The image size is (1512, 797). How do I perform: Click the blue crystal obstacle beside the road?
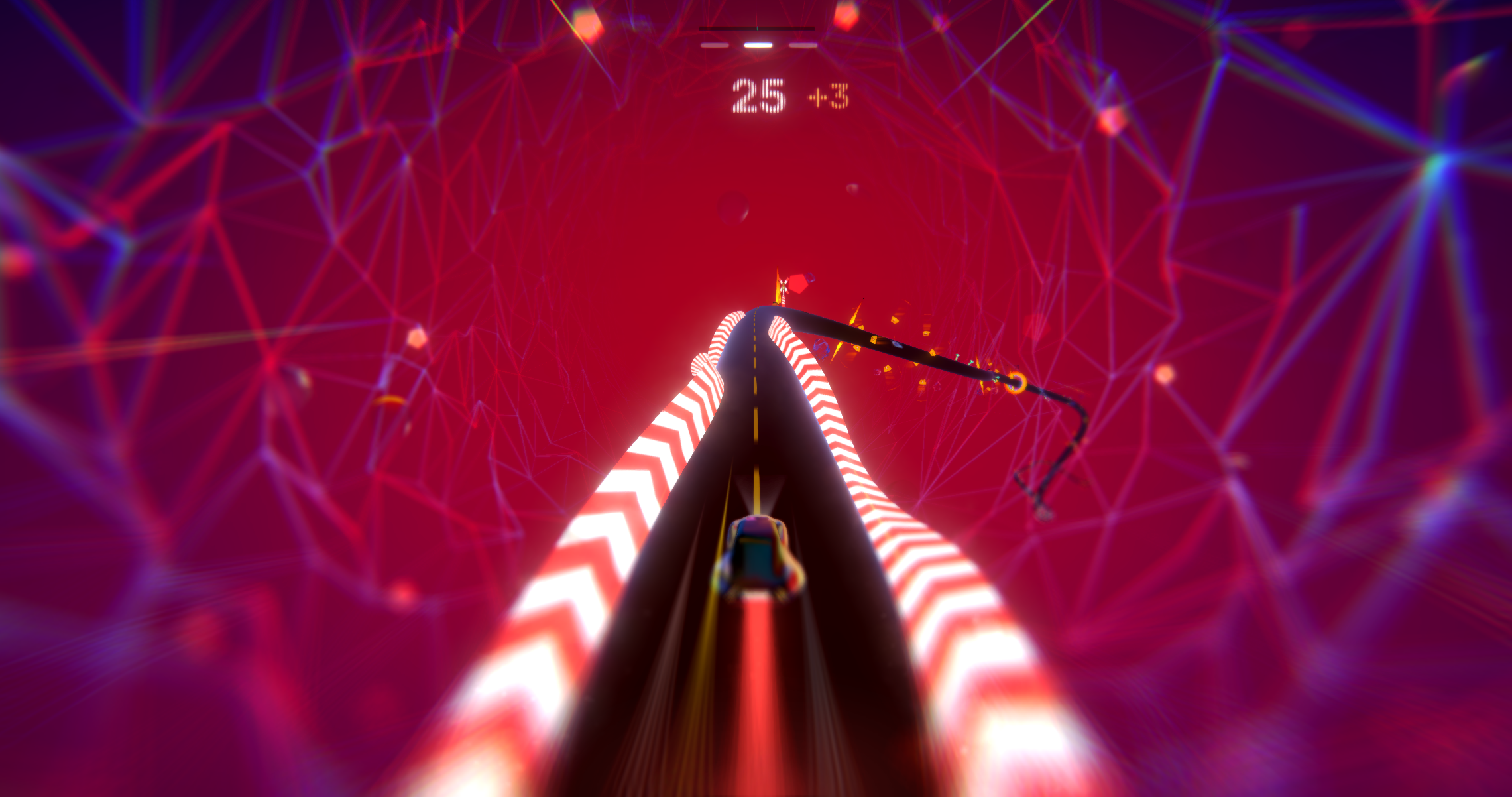coord(821,351)
